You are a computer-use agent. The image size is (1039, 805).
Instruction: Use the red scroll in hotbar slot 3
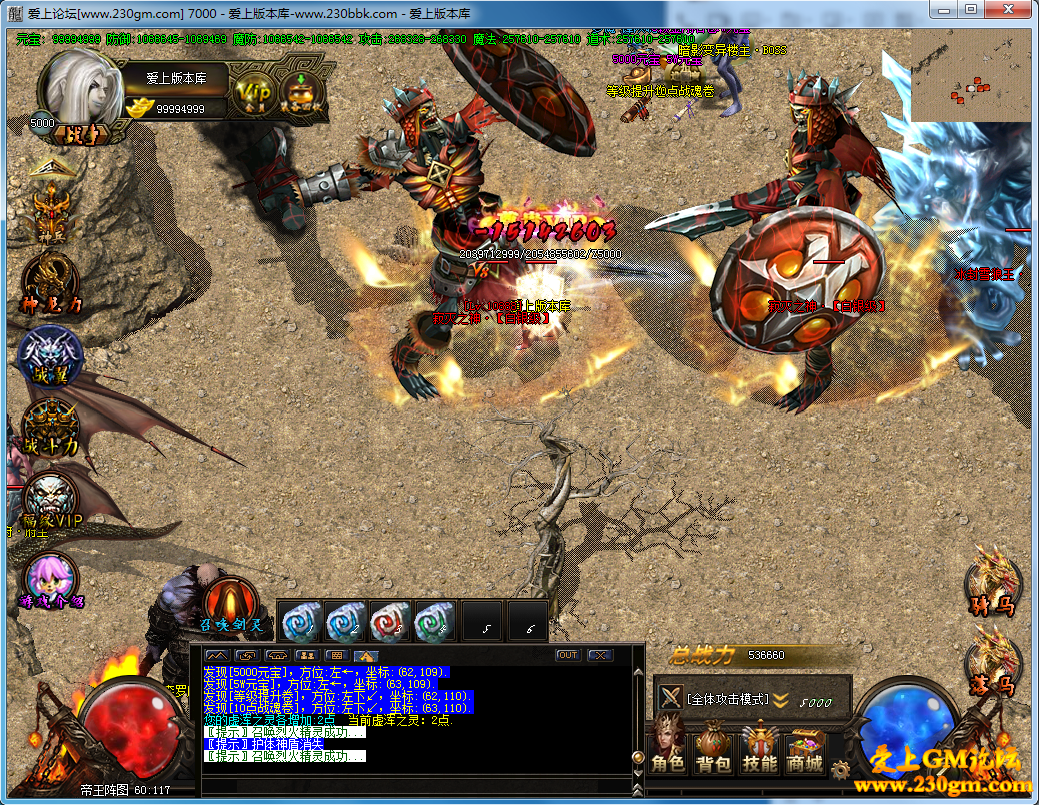[390, 621]
